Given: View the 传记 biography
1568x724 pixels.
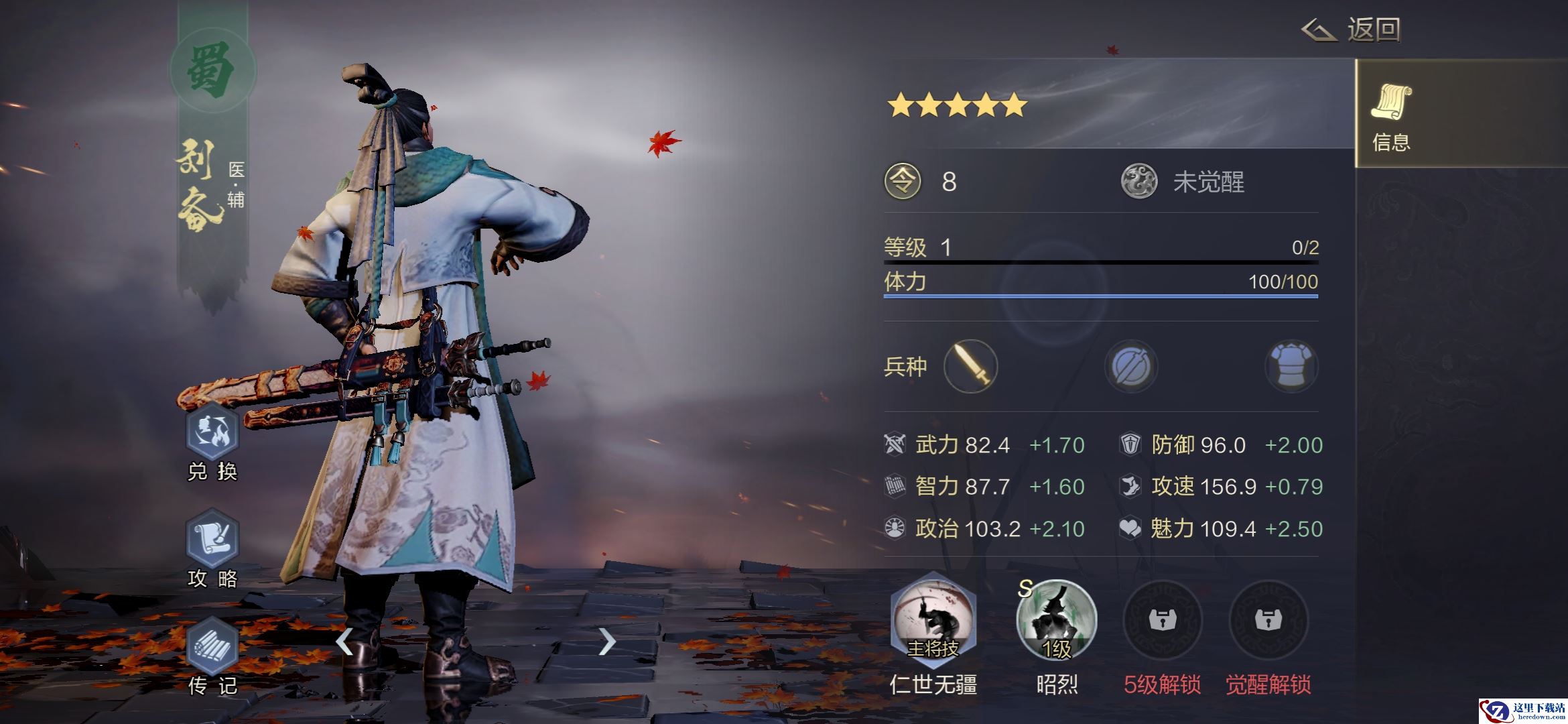Looking at the screenshot, I should click(212, 647).
